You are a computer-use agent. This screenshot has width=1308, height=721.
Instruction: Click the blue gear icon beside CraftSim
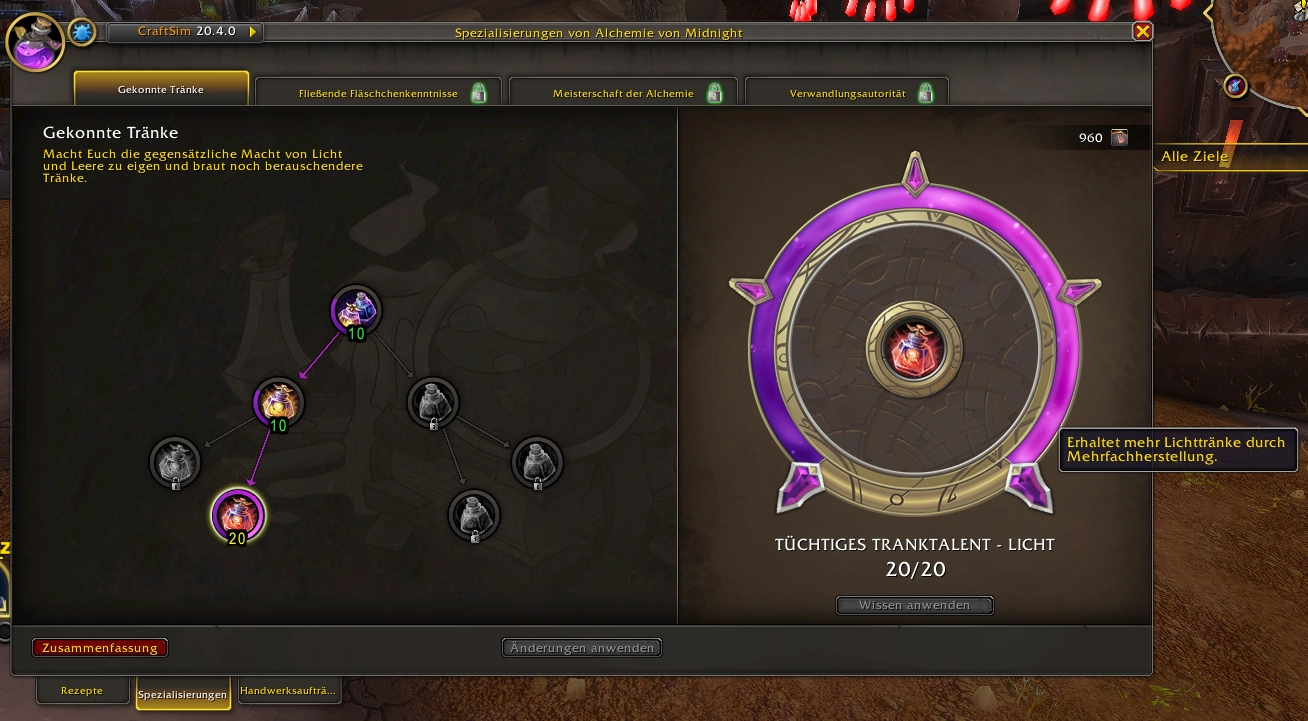pyautogui.click(x=82, y=33)
